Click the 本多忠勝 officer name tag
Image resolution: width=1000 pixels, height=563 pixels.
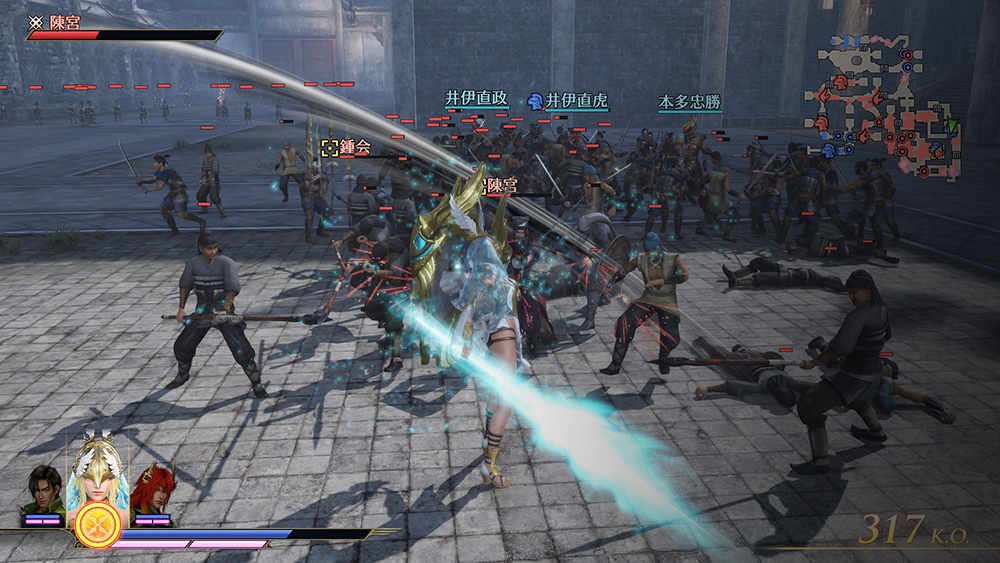pyautogui.click(x=689, y=102)
